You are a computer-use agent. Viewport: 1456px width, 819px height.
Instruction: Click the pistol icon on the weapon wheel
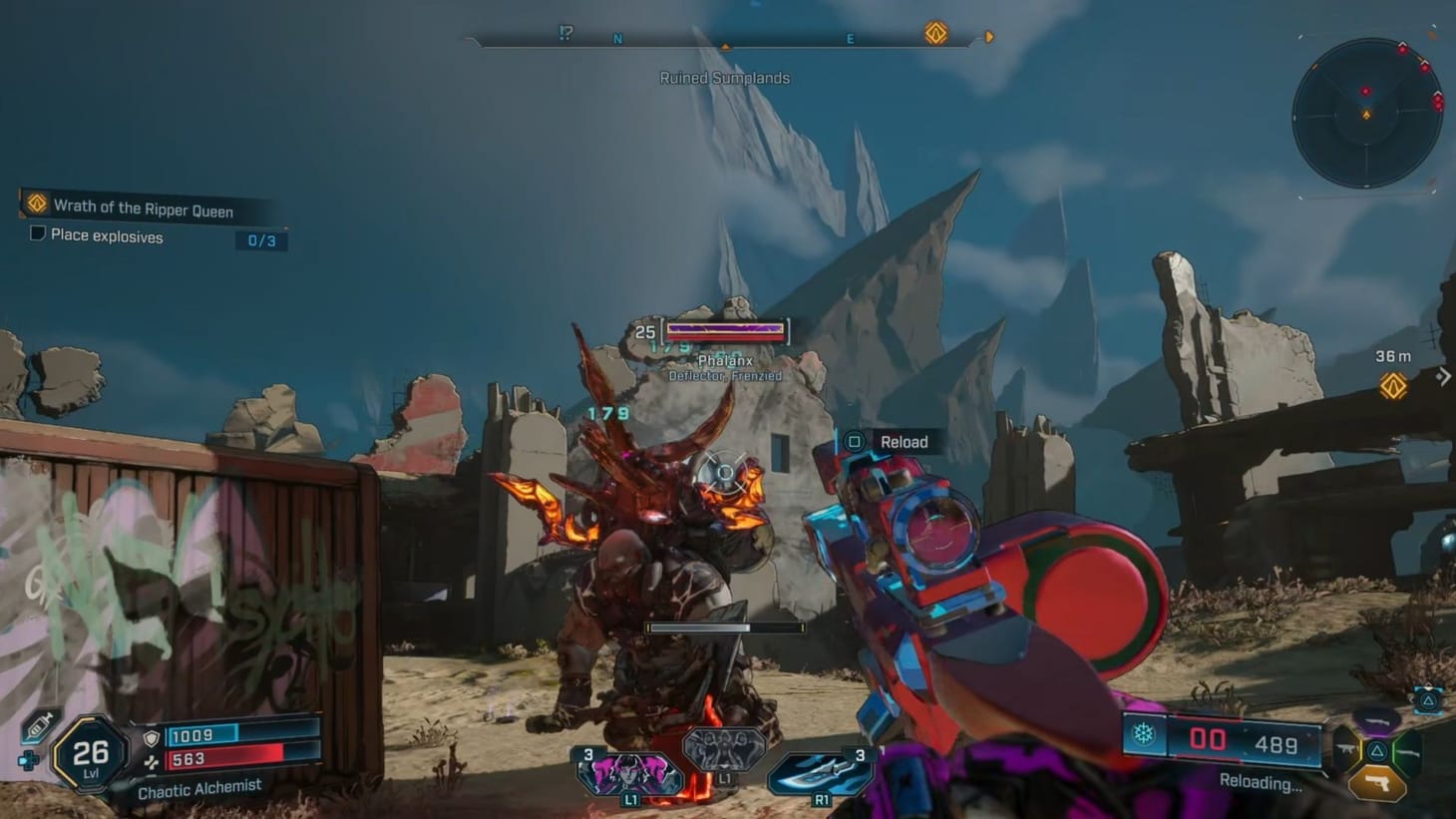tap(1377, 782)
